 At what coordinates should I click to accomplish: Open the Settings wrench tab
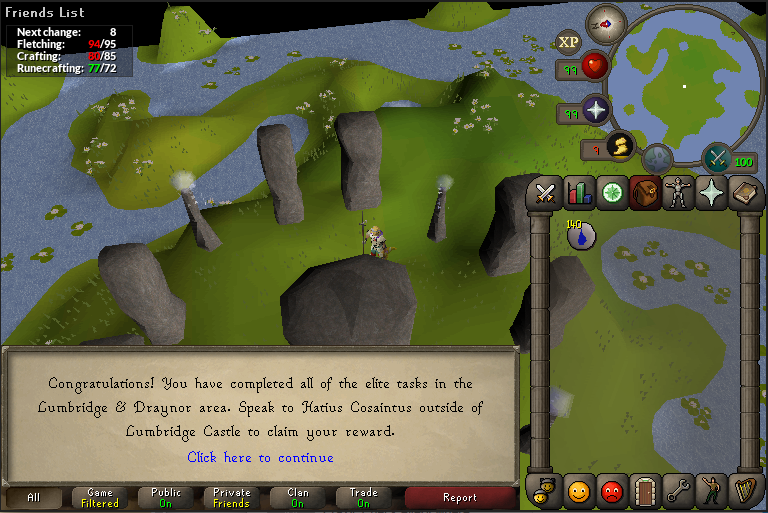[x=678, y=491]
